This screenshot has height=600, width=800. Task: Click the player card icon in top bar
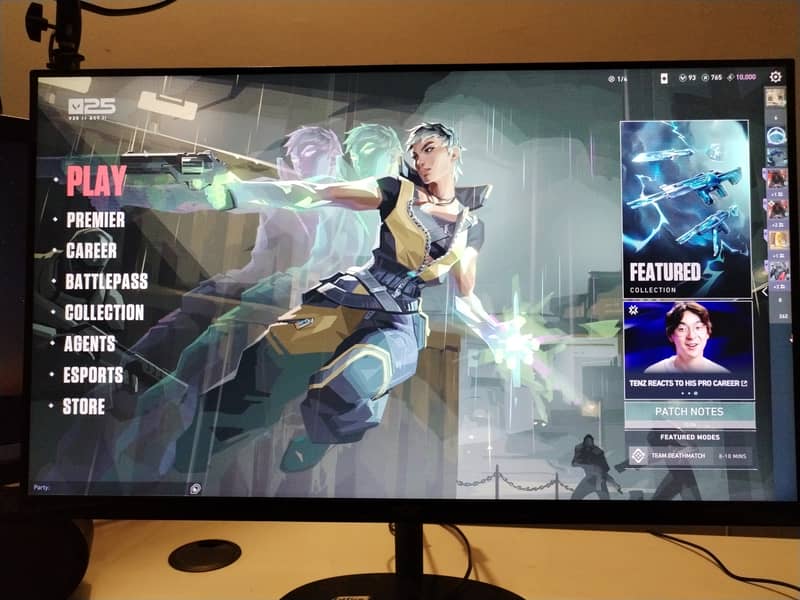[x=662, y=78]
